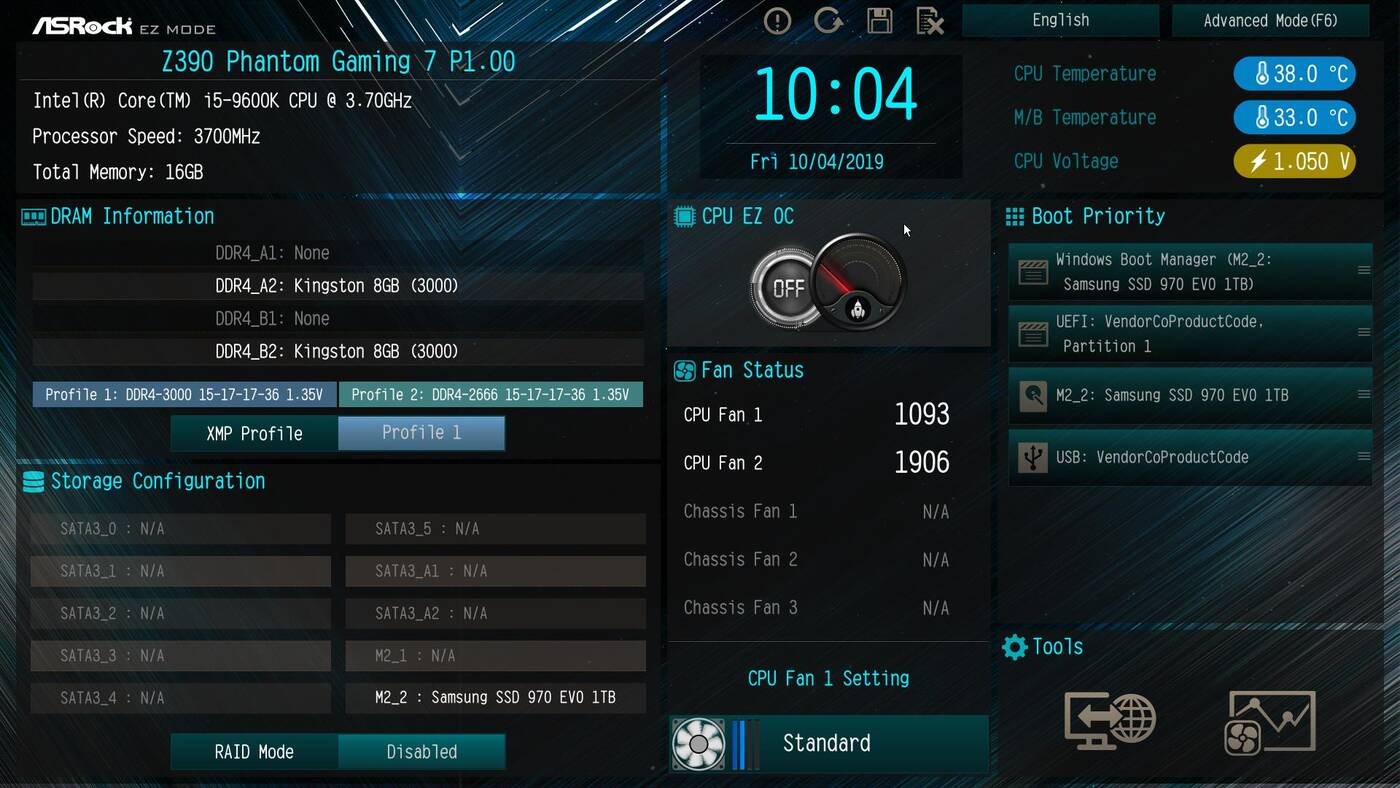The width and height of the screenshot is (1400, 788).
Task: Click the save floppy disk icon
Action: click(x=879, y=21)
